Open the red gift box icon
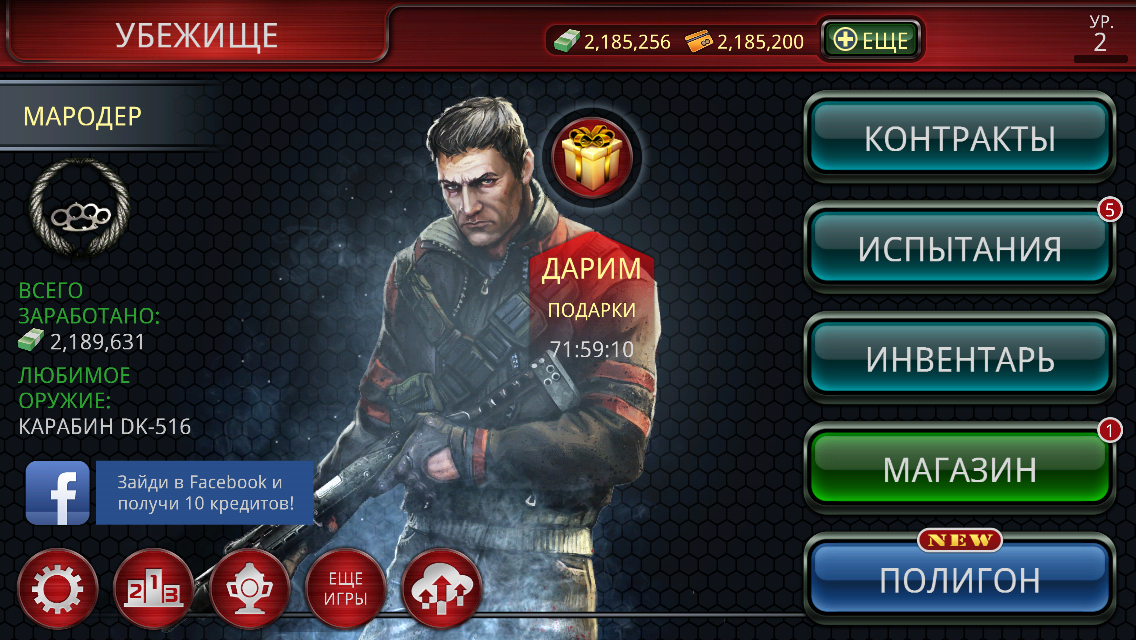 tap(593, 155)
